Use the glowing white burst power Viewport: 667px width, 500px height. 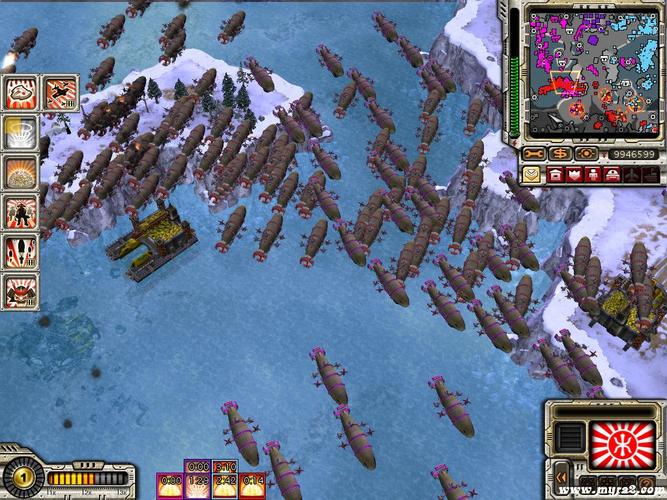pyautogui.click(x=20, y=132)
